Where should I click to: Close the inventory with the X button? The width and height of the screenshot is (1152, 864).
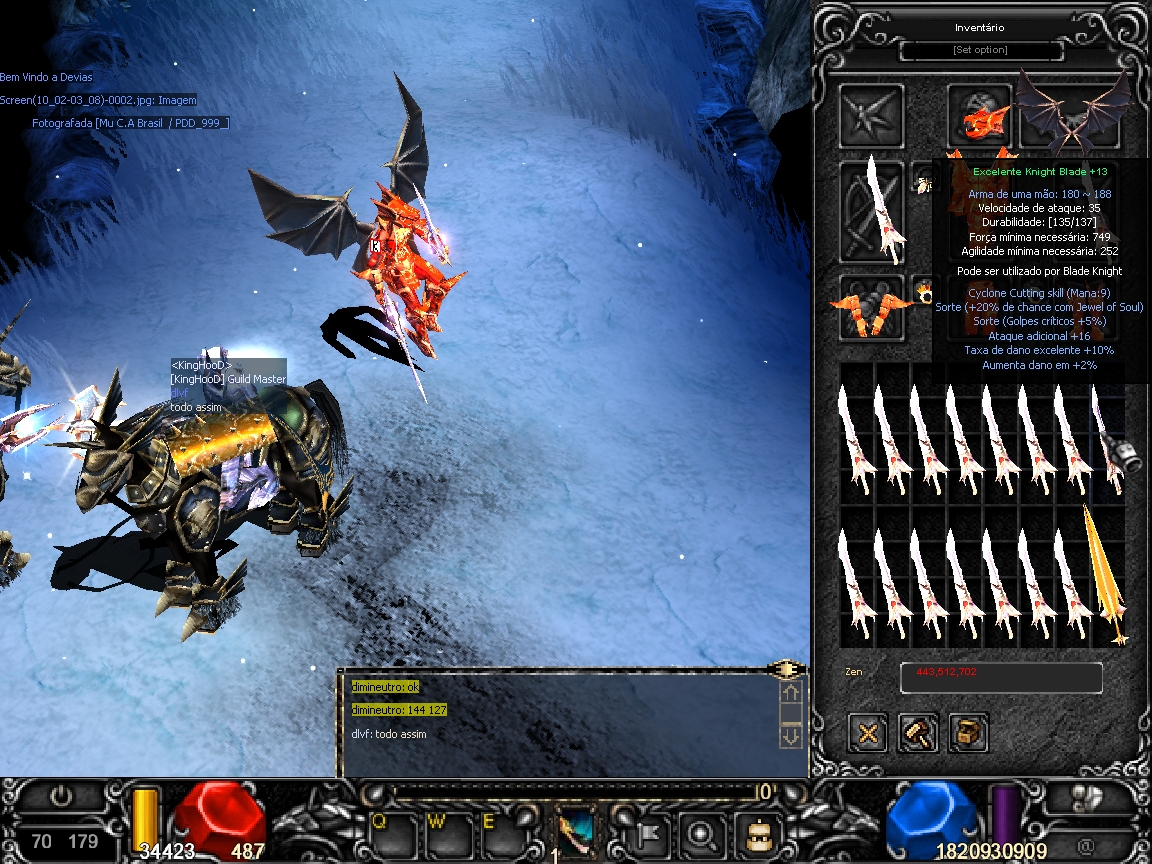click(867, 733)
